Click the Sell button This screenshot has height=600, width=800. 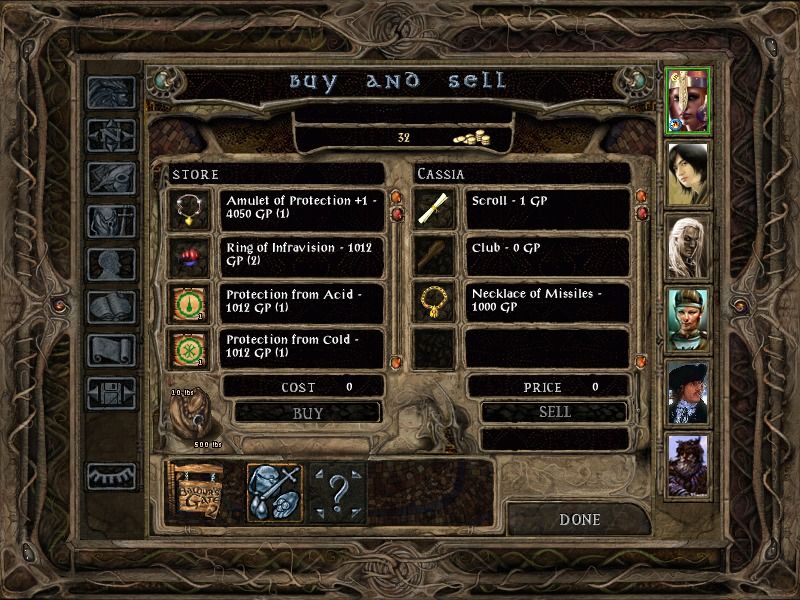(554, 411)
